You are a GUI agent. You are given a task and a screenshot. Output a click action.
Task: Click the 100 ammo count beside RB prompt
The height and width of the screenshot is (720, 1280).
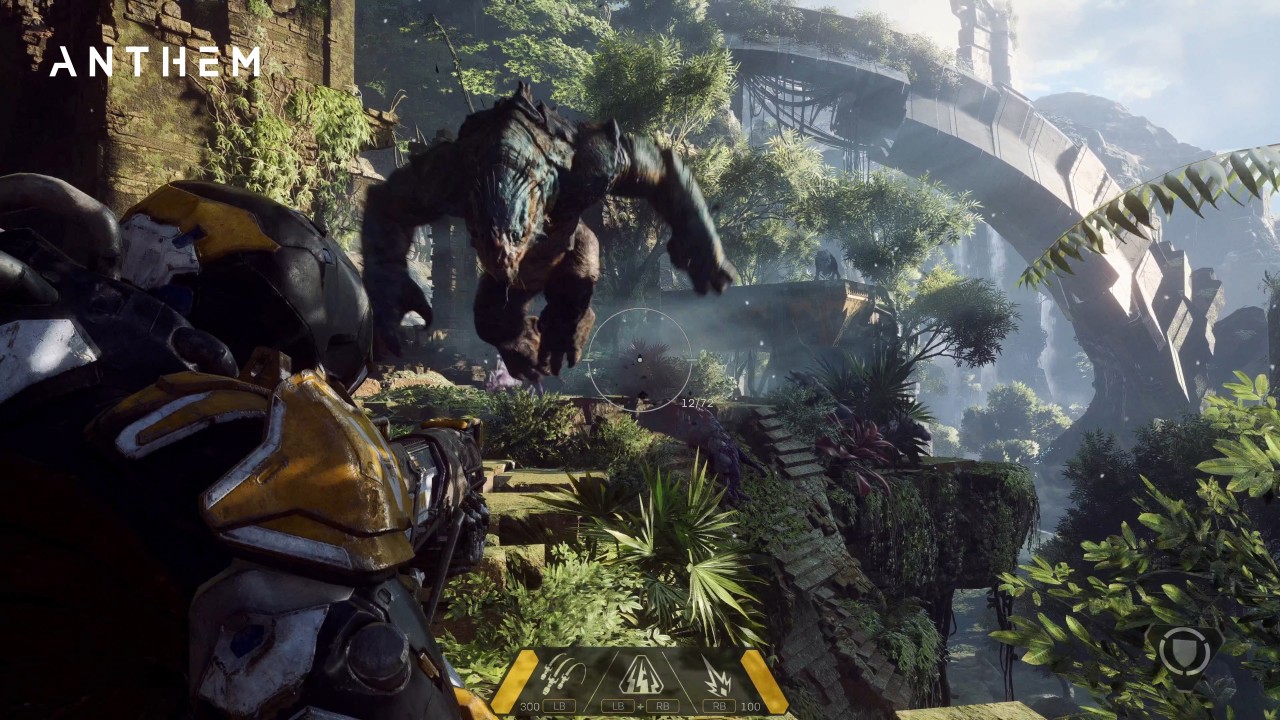click(x=749, y=705)
